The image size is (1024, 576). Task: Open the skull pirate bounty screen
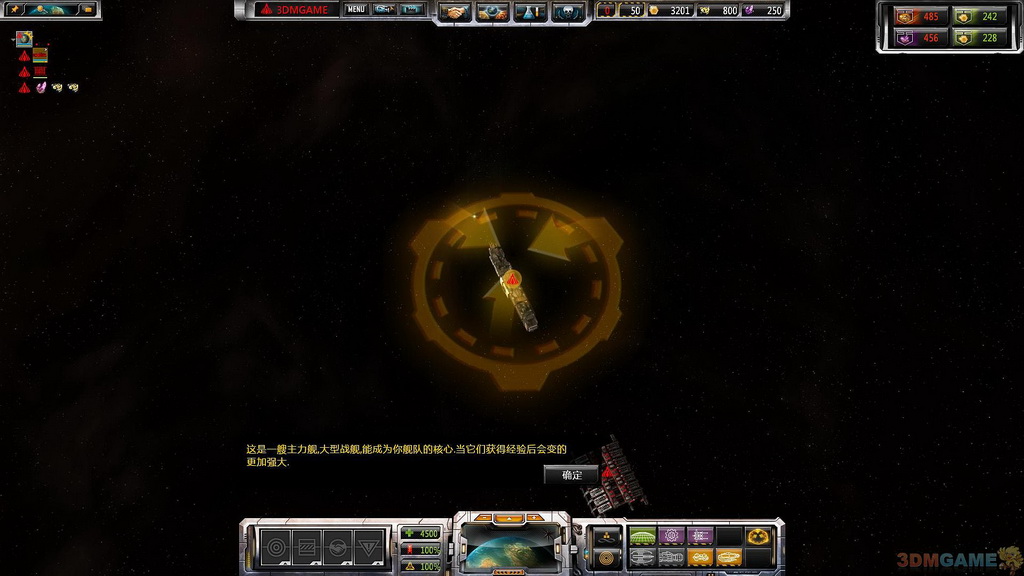(x=567, y=12)
